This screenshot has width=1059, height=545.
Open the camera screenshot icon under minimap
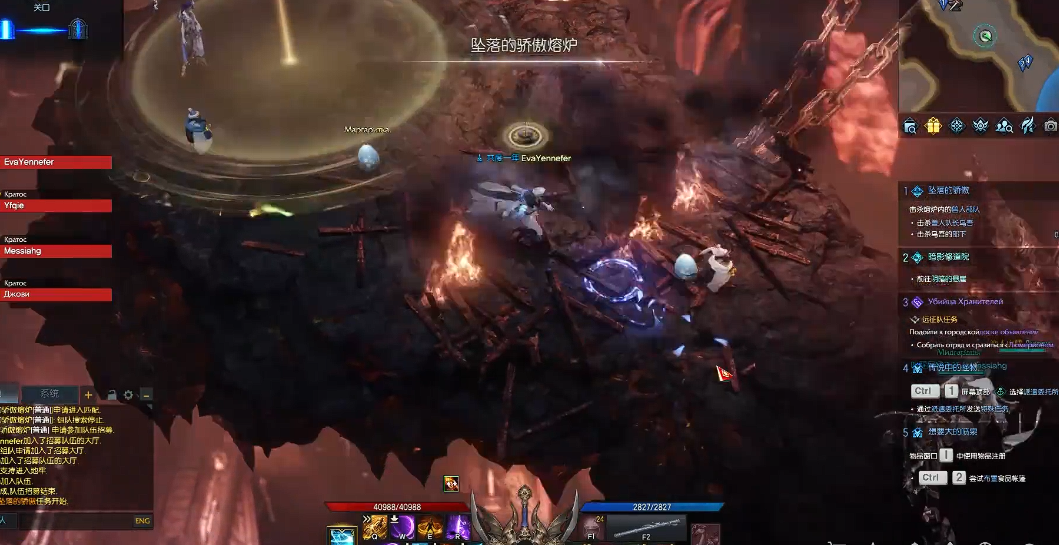coord(1050,126)
